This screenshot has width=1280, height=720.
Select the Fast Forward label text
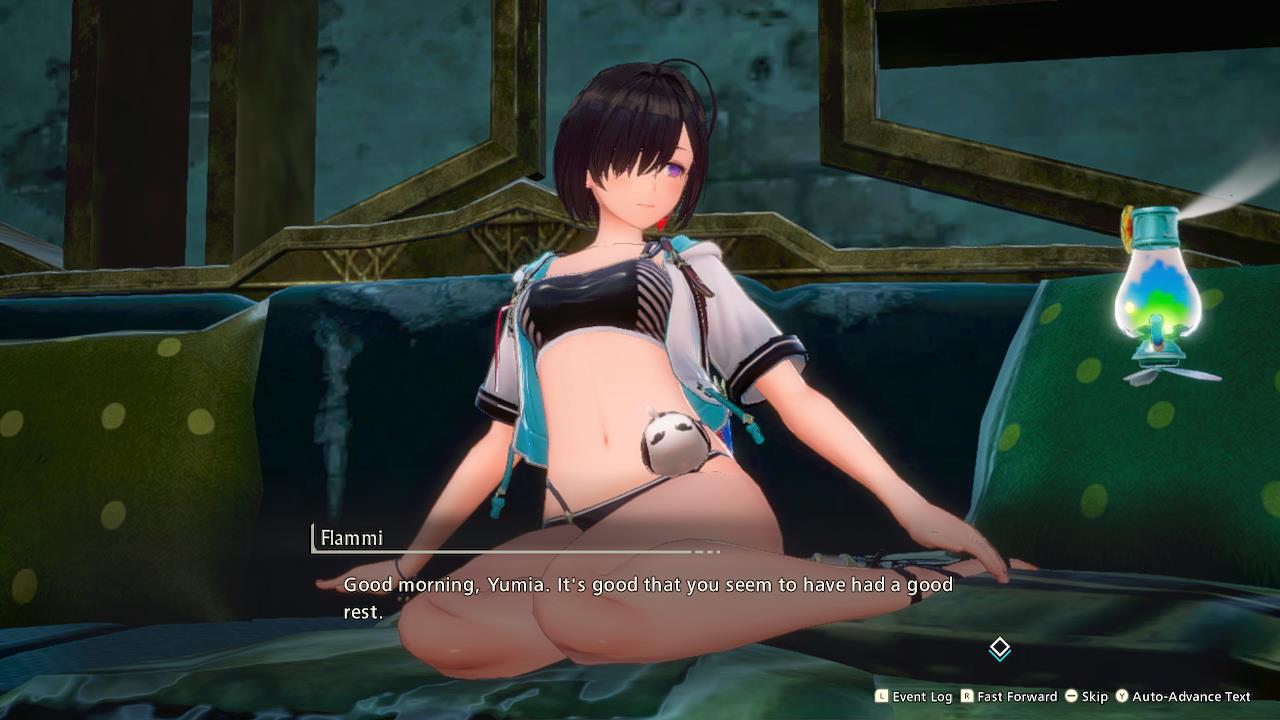(x=1018, y=696)
